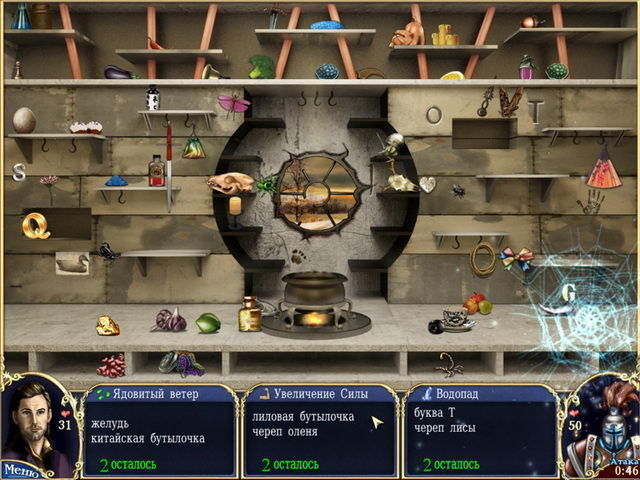Open the Меню button
640x480 pixels.
coord(20,468)
